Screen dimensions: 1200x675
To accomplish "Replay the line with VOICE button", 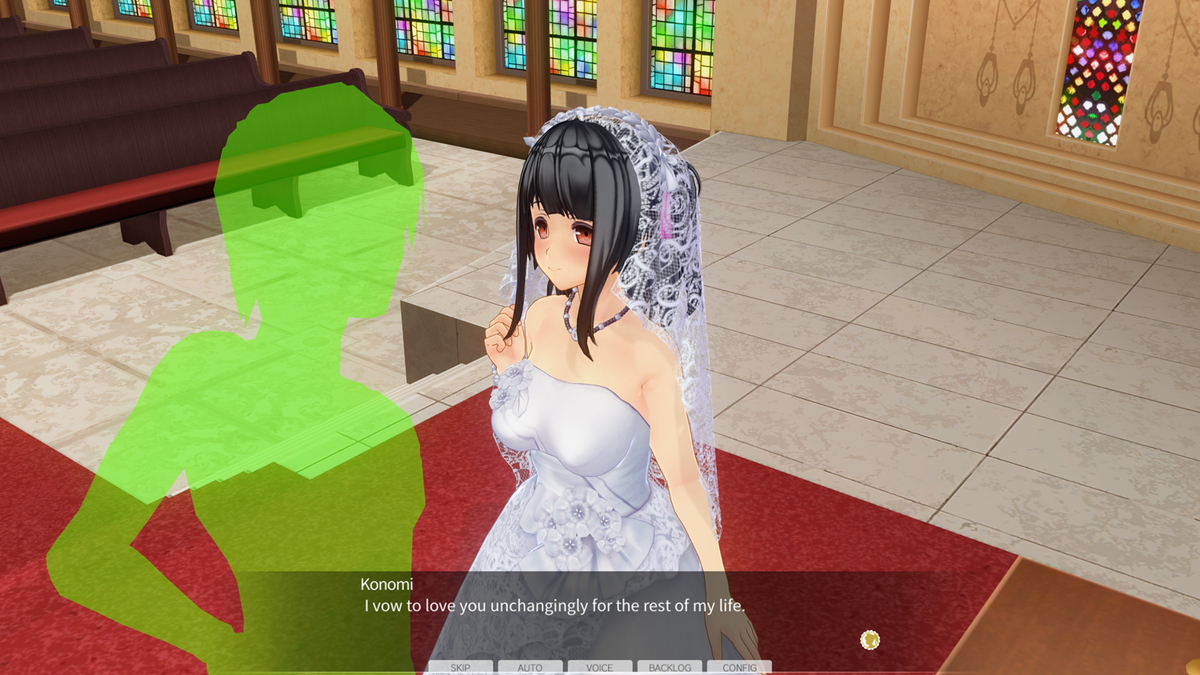I will (x=600, y=667).
